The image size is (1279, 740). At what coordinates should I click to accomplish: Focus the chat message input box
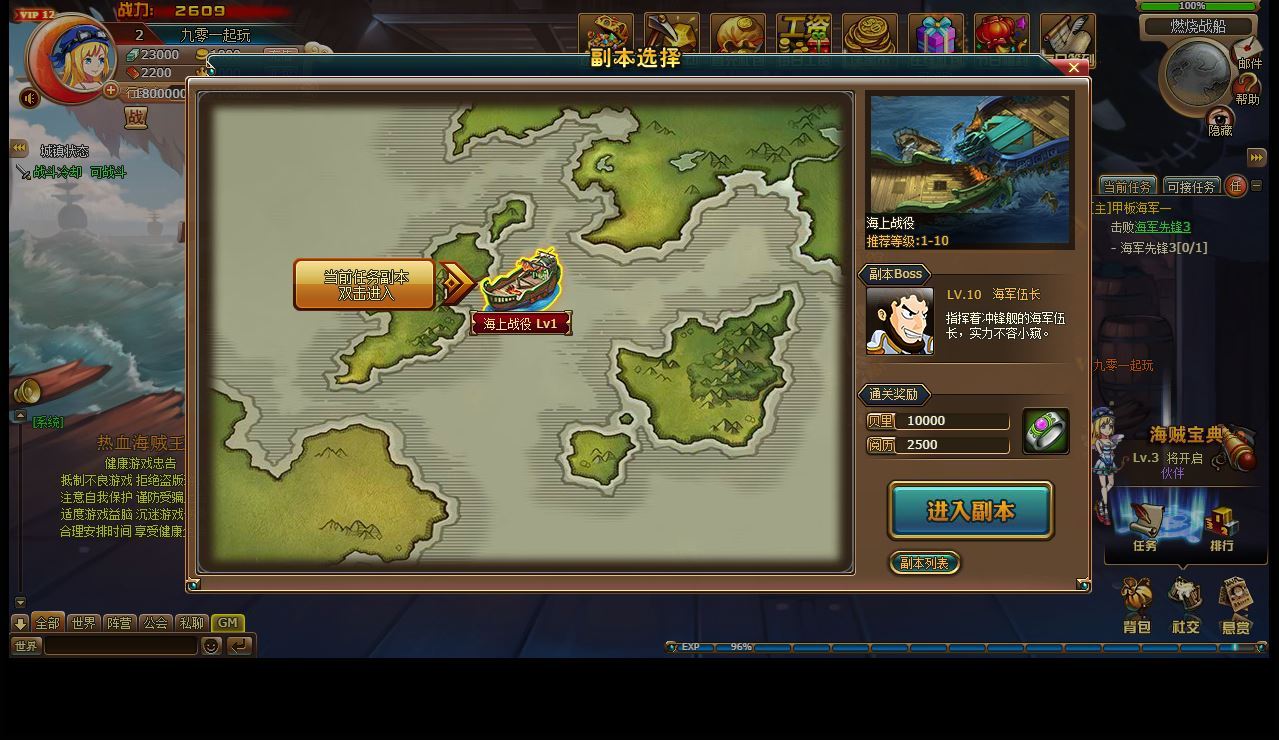pyautogui.click(x=121, y=646)
